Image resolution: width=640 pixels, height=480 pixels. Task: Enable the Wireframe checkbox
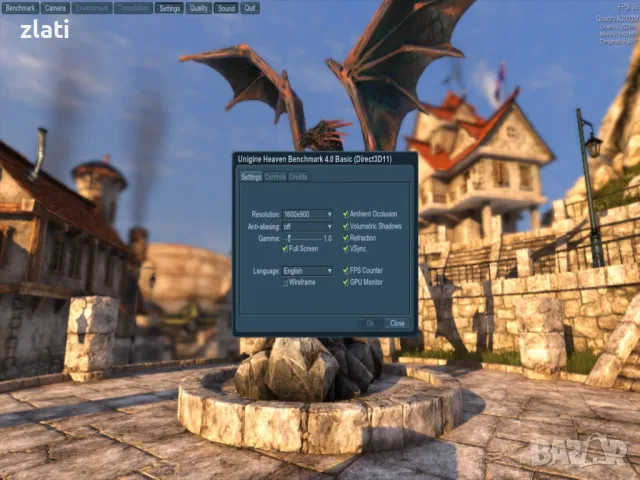click(285, 283)
